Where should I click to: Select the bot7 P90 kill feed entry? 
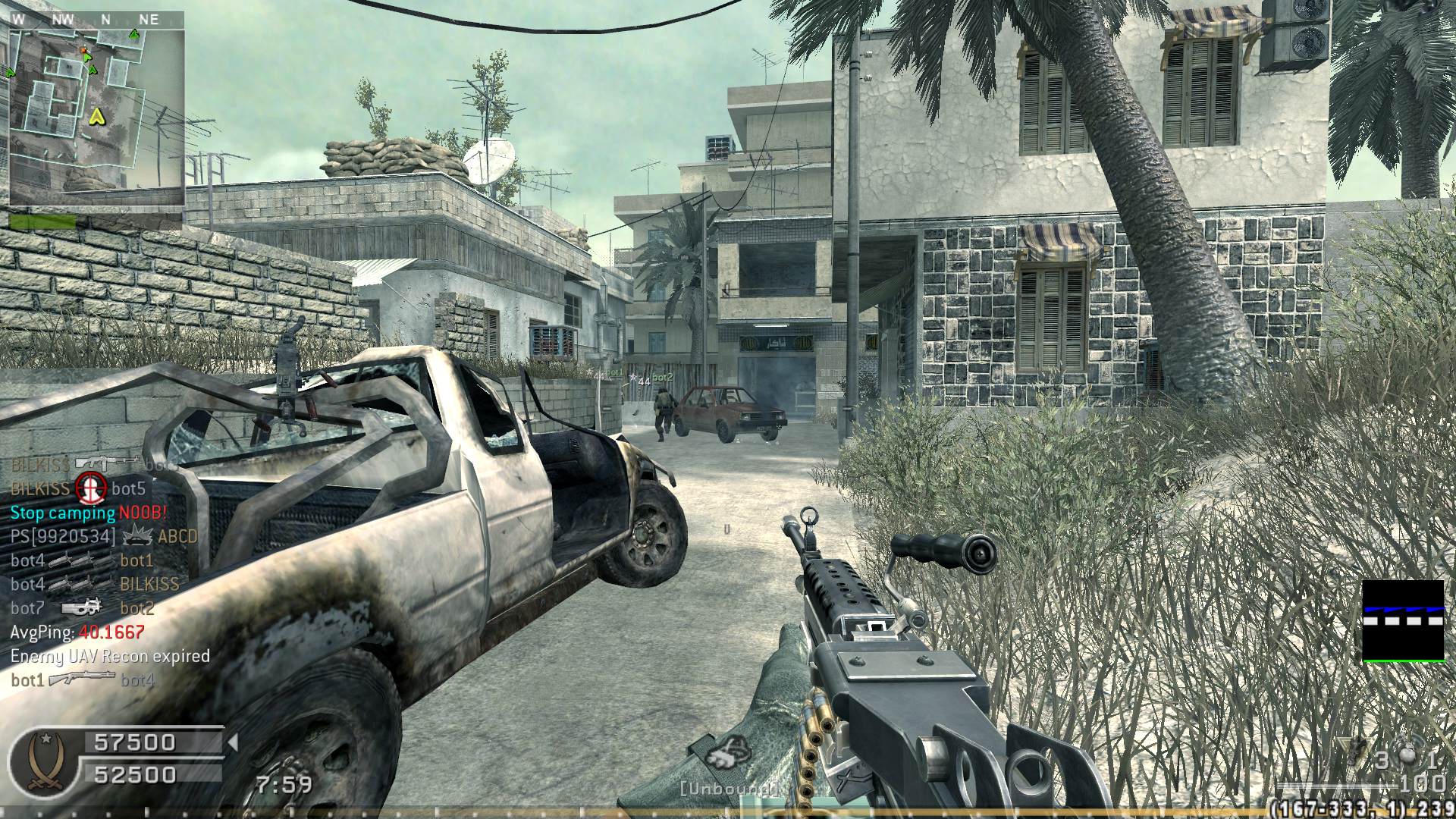pos(82,608)
